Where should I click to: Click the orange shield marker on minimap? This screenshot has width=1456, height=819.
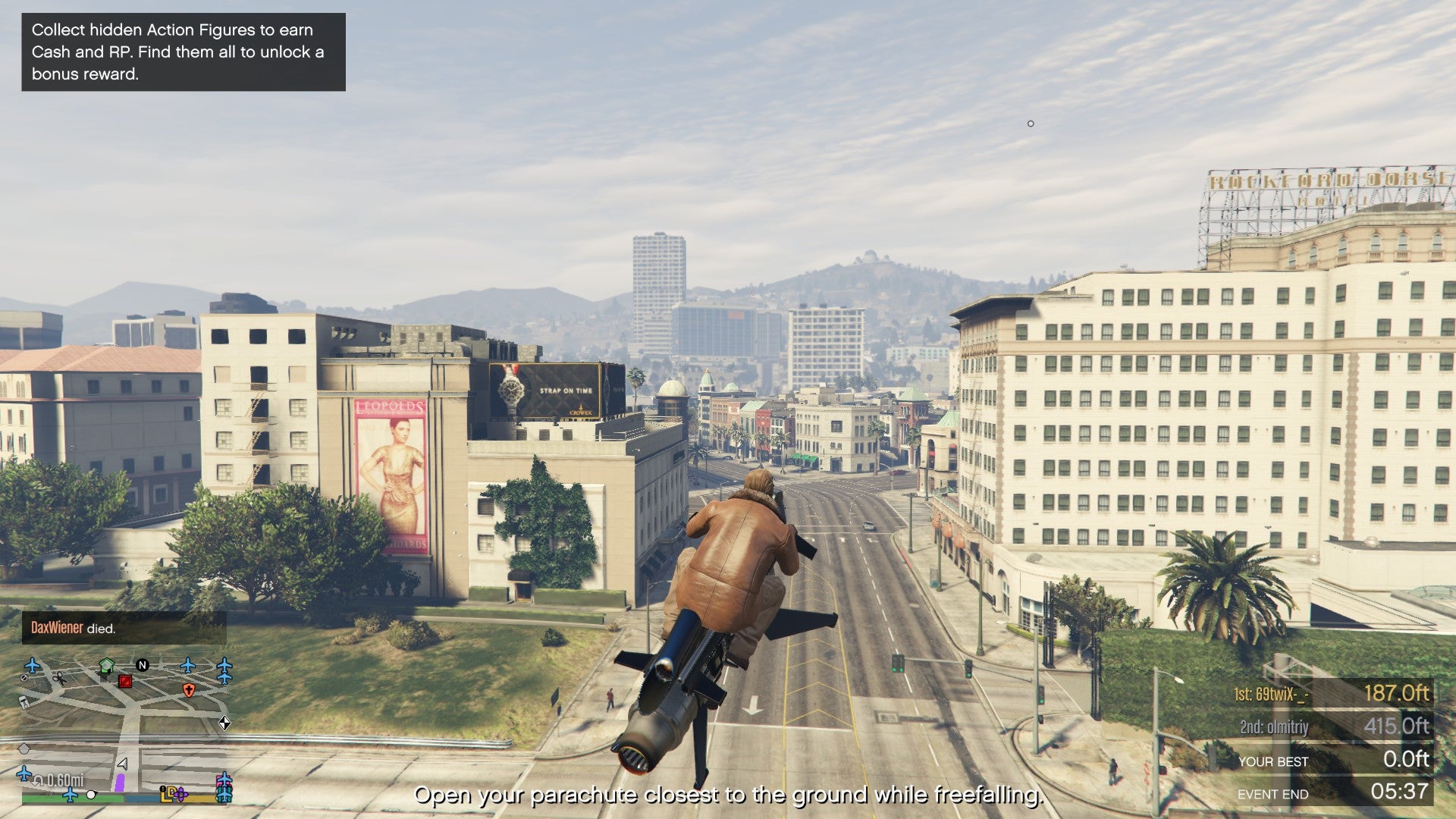pyautogui.click(x=189, y=689)
